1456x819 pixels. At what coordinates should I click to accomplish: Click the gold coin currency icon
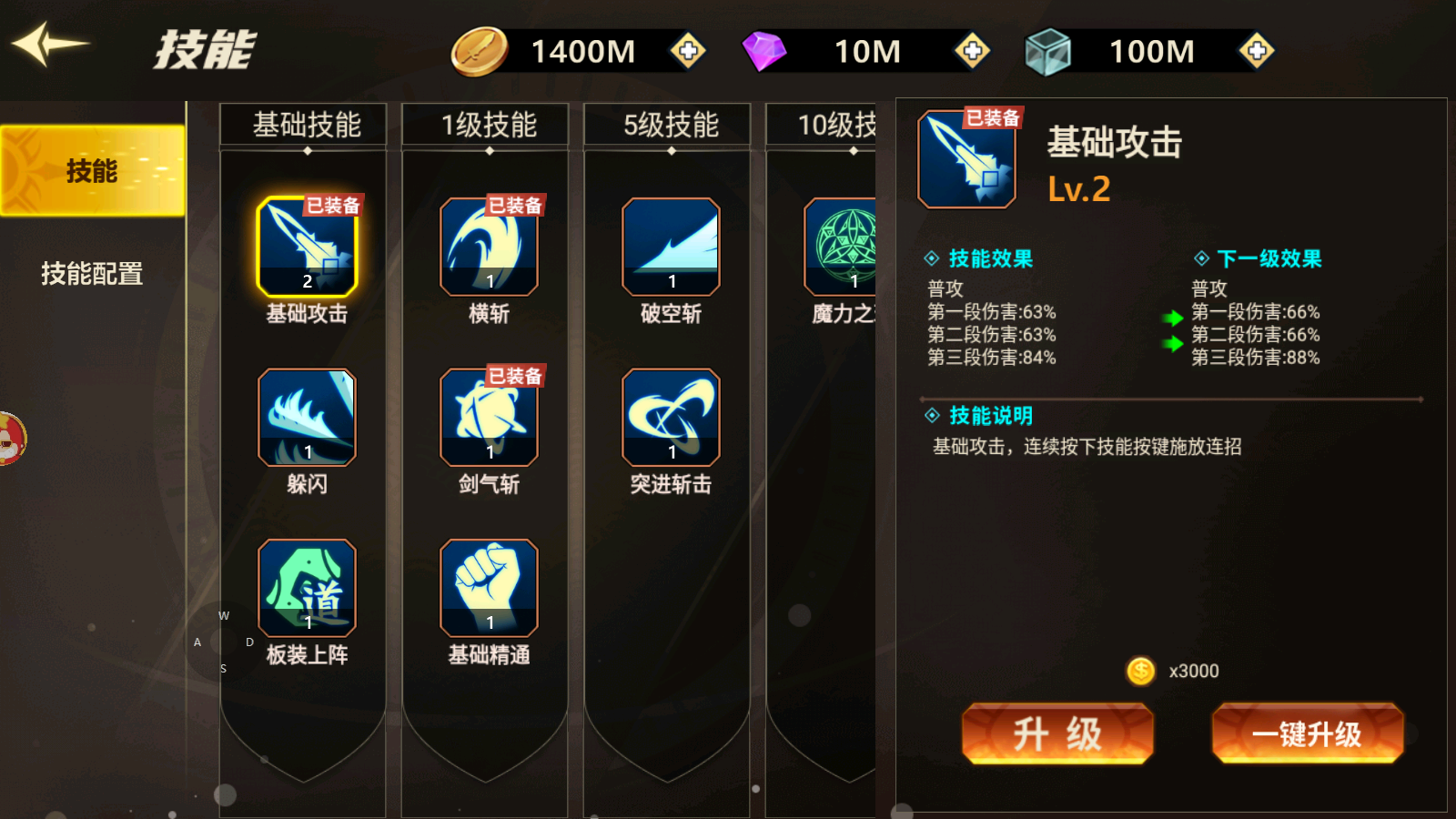point(480,51)
